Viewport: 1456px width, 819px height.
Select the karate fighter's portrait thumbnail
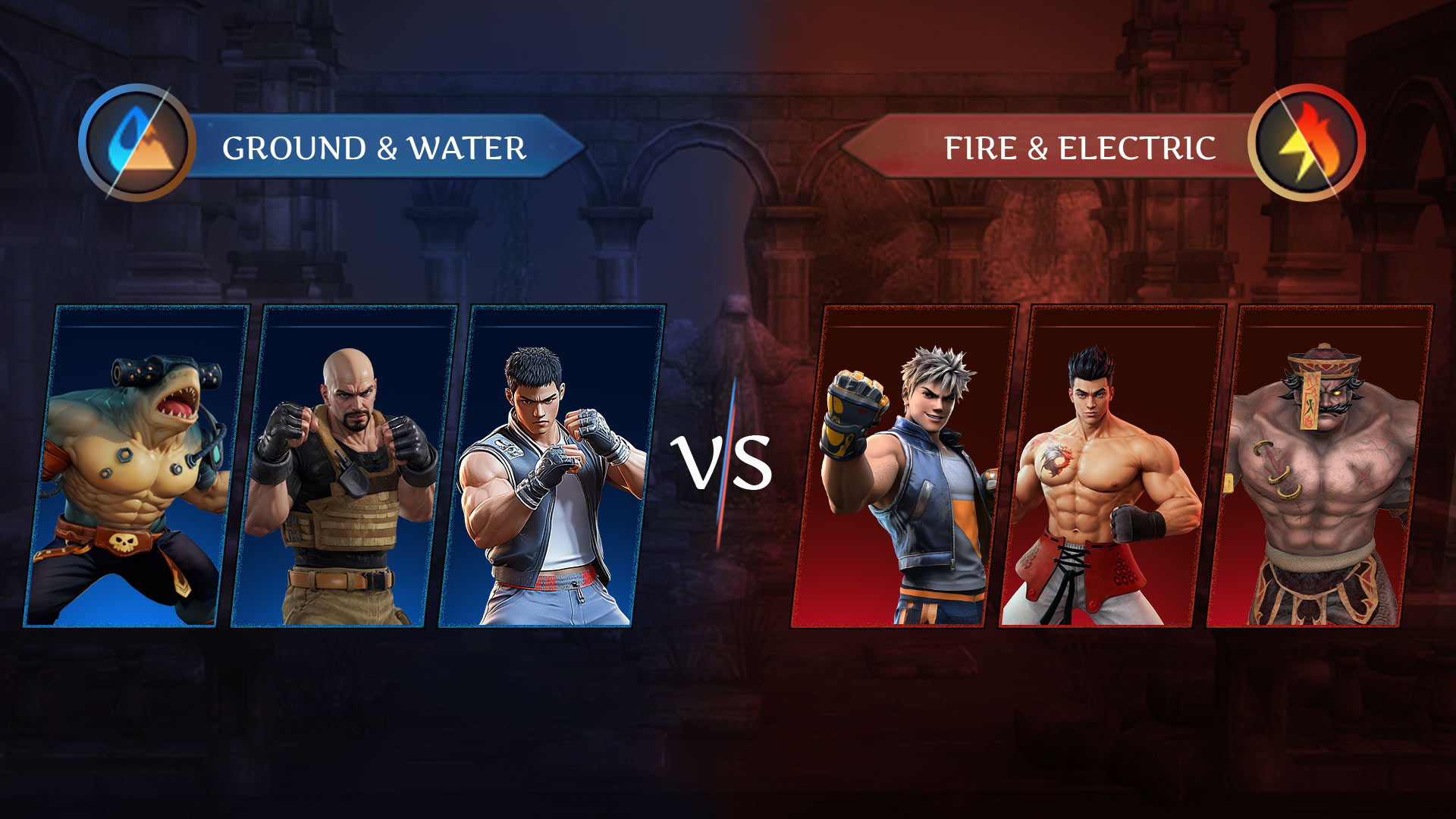(x=548, y=465)
